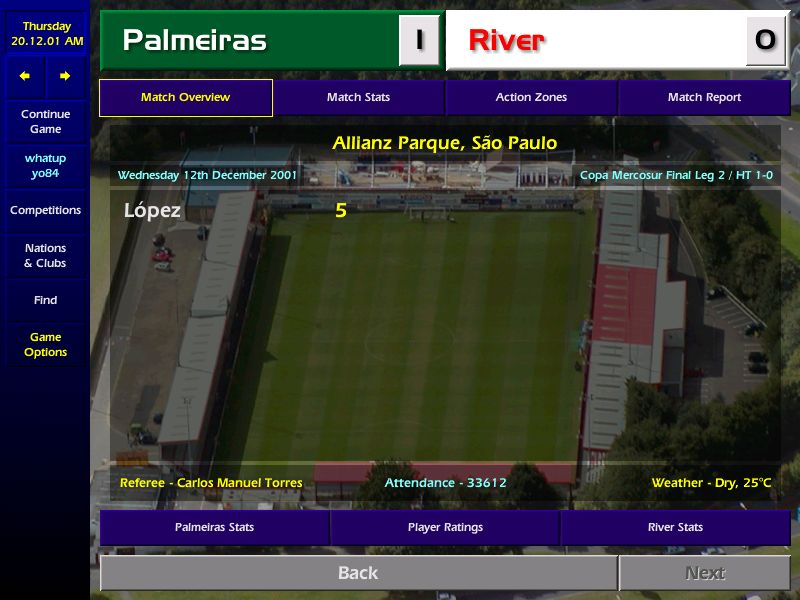Click the left arrow navigation button
This screenshot has width=800, height=600.
point(25,76)
